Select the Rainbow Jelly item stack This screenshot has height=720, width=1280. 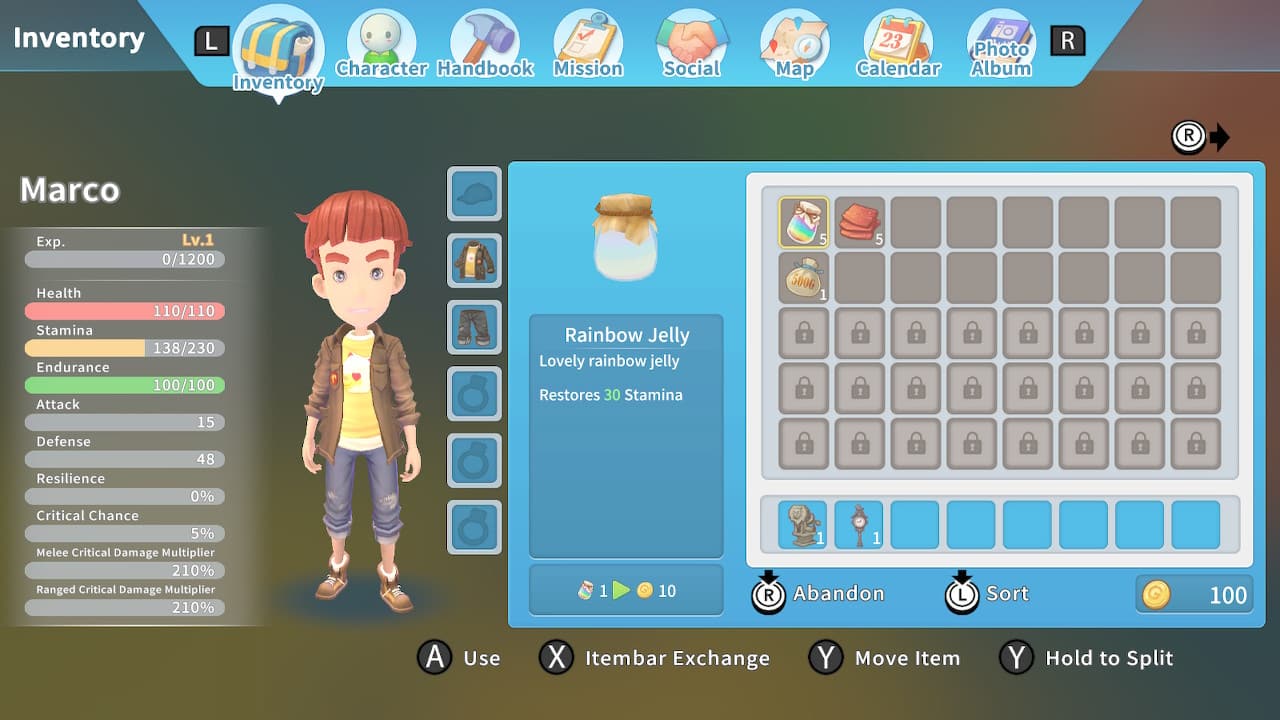[x=804, y=221]
